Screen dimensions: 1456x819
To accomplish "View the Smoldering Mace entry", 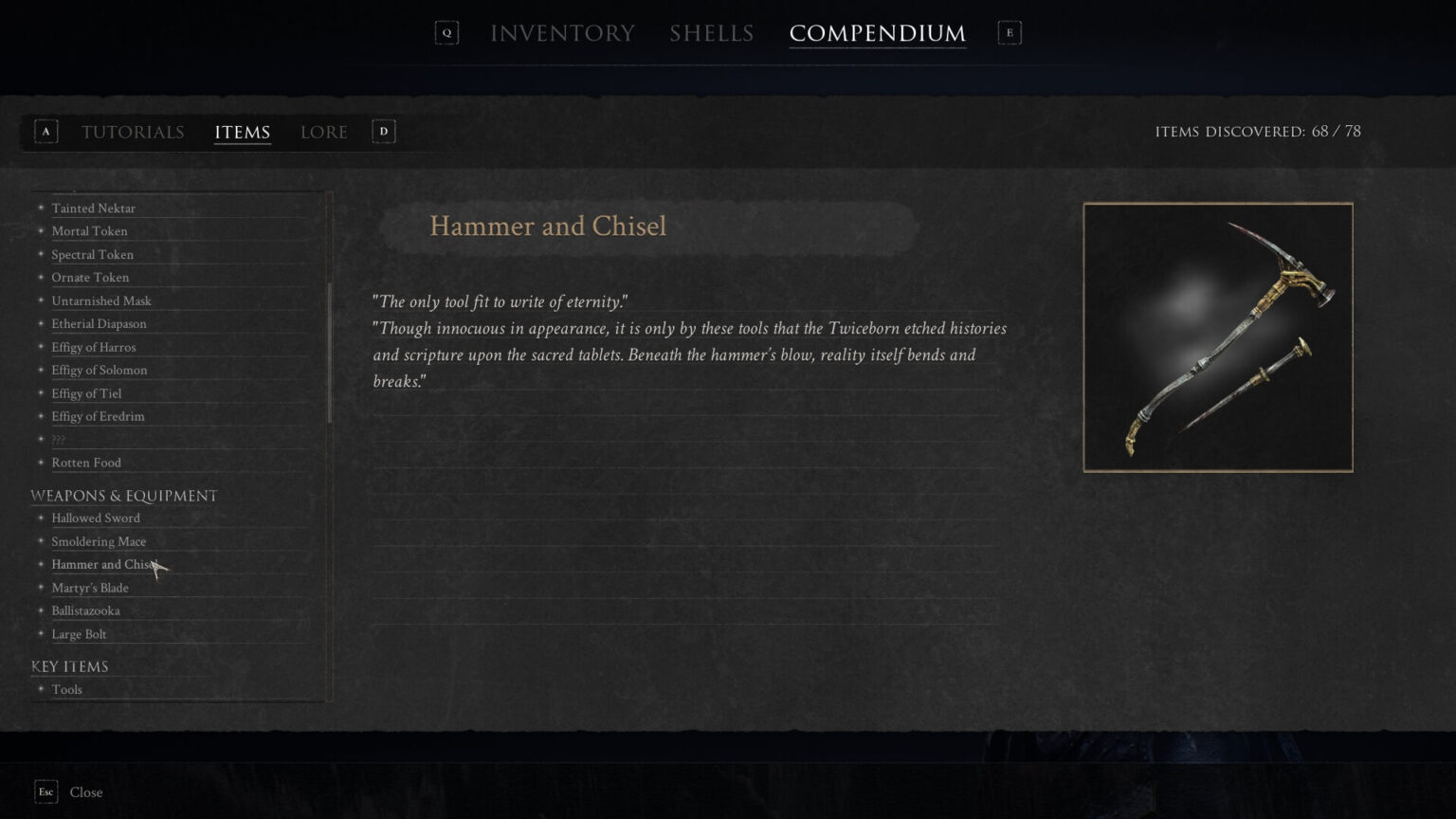I will coord(99,542).
